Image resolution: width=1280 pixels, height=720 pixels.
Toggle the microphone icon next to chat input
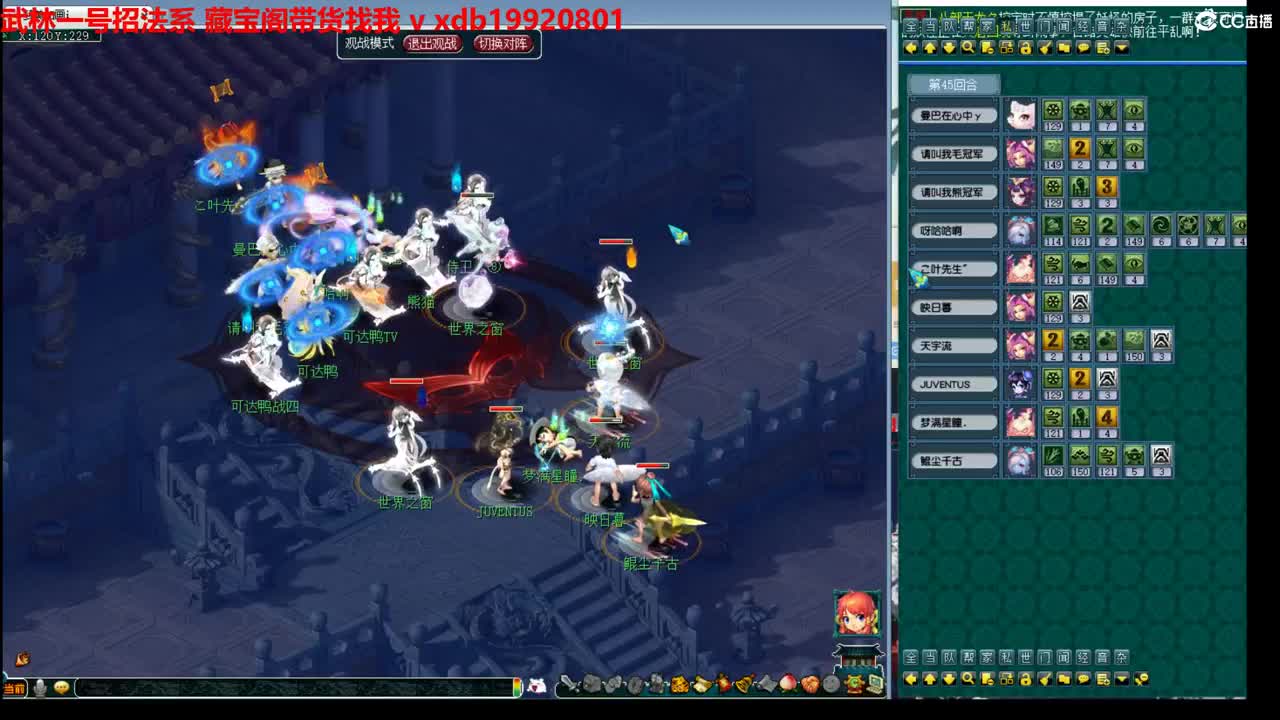click(x=40, y=687)
